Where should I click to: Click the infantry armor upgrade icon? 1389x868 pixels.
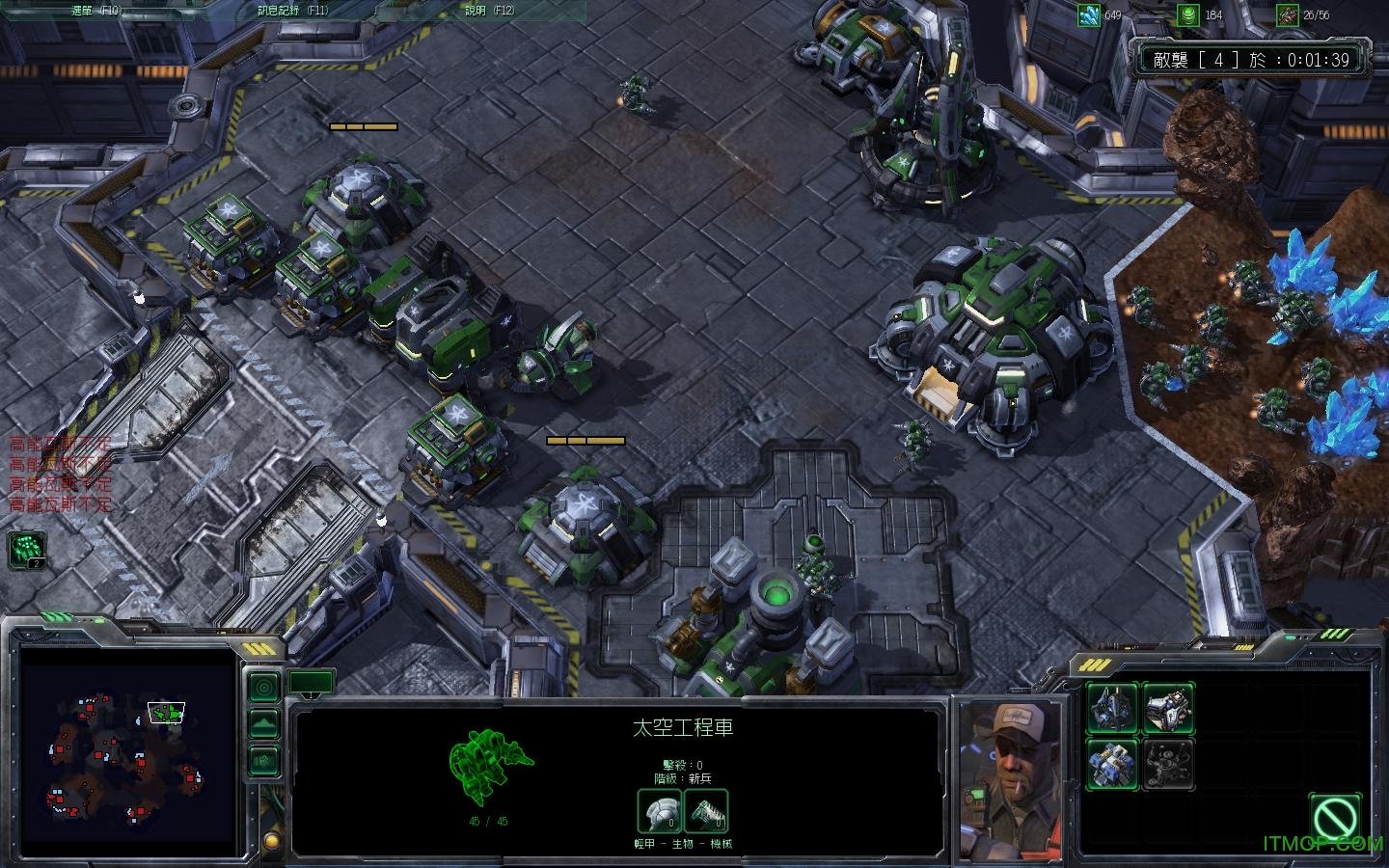659,812
